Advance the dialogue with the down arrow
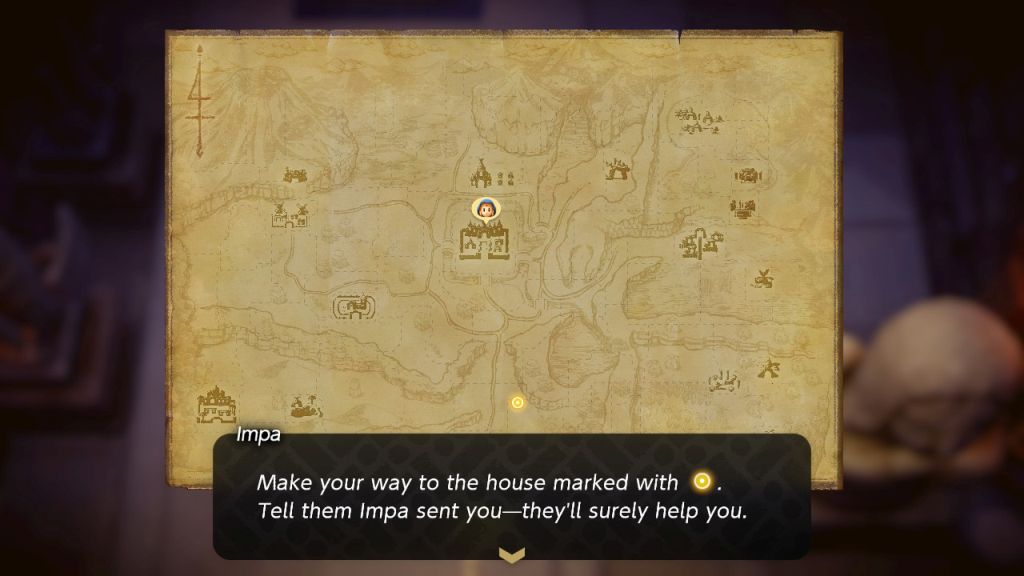This screenshot has height=576, width=1024. tap(511, 554)
